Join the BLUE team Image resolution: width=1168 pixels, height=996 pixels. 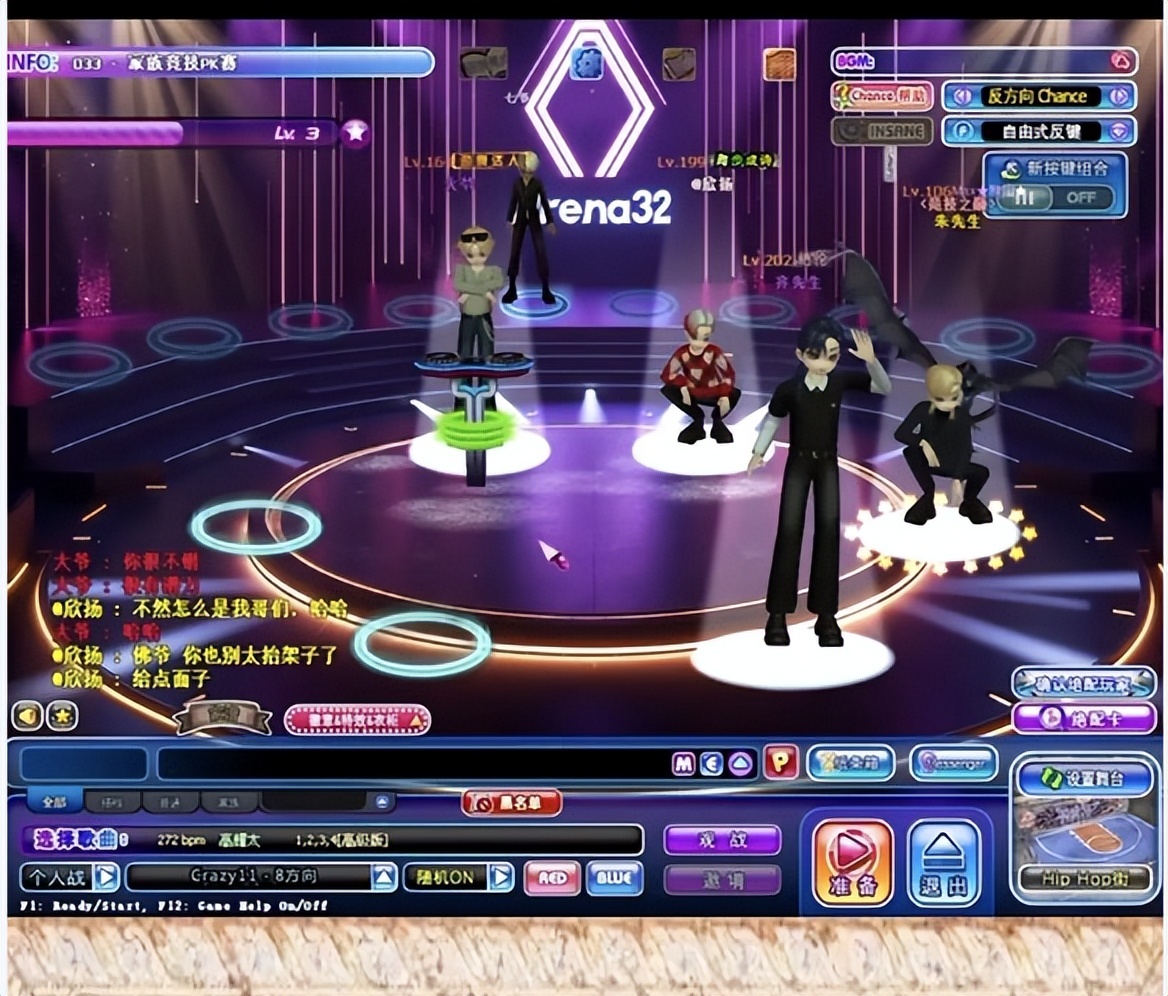point(614,878)
